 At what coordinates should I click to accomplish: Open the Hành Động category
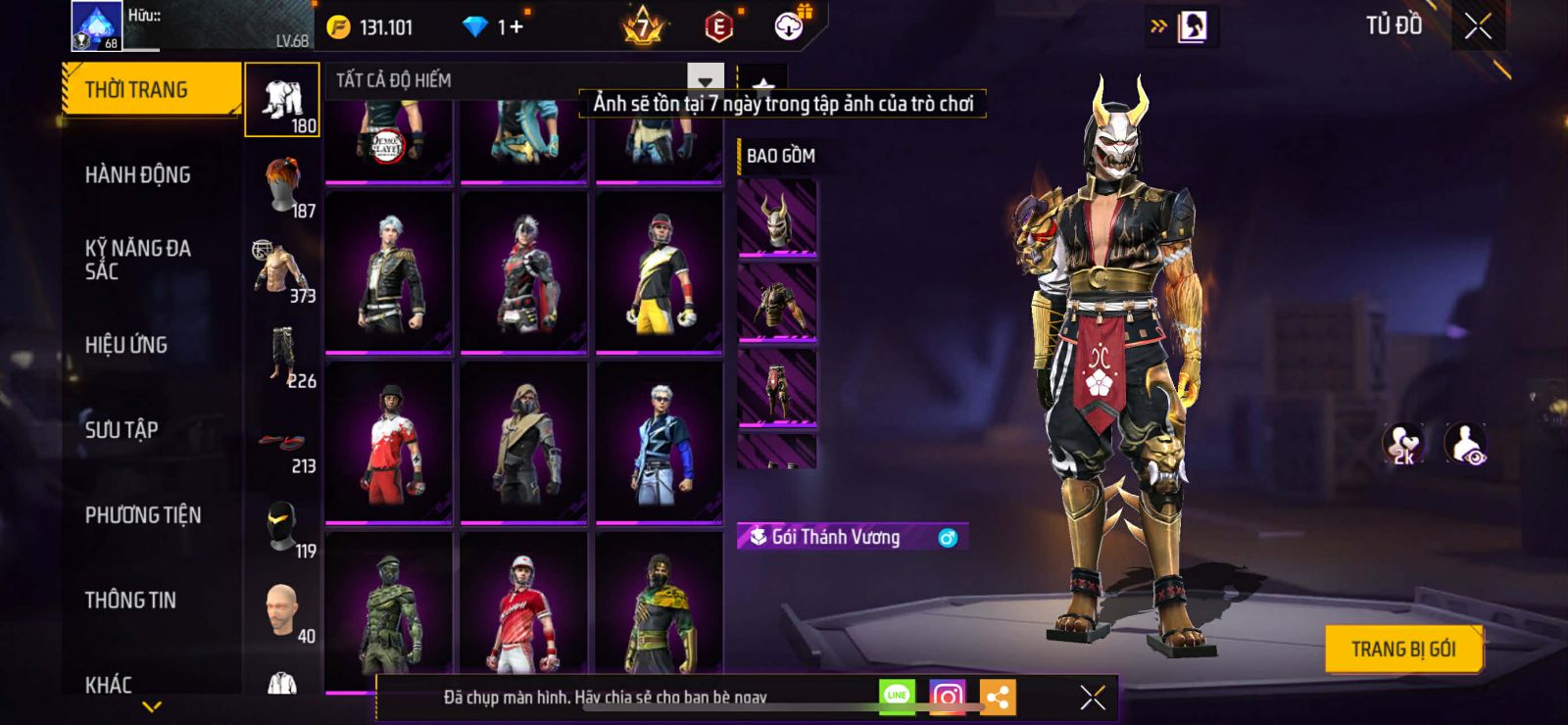138,175
